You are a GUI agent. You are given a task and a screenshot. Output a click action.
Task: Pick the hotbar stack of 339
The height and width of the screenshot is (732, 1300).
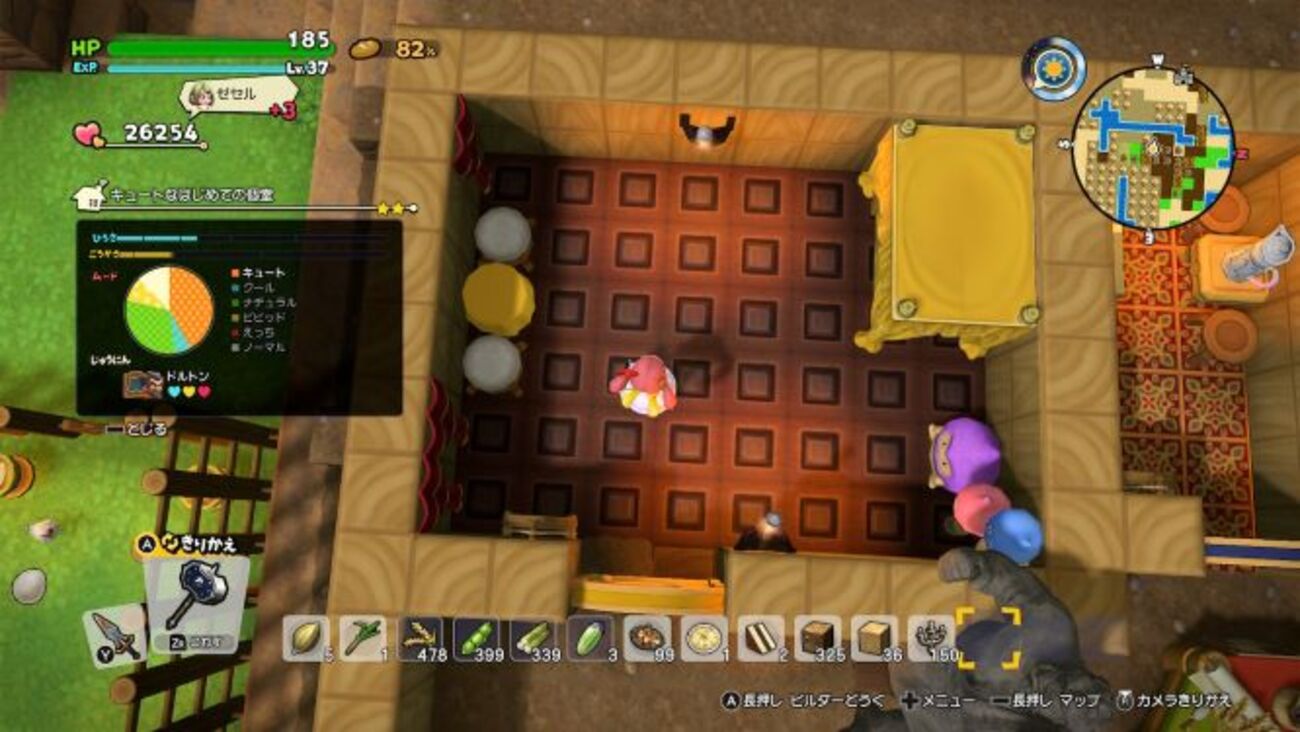tap(533, 637)
